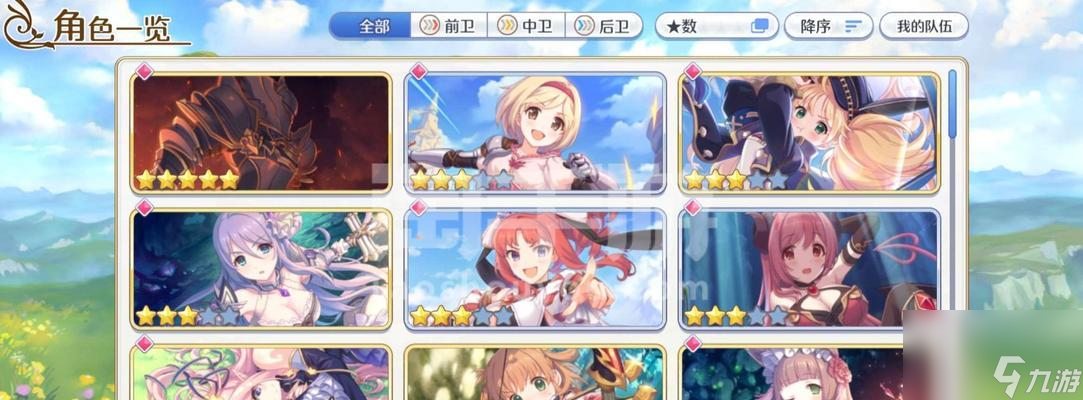Select the silver-haired girl card

point(260,269)
